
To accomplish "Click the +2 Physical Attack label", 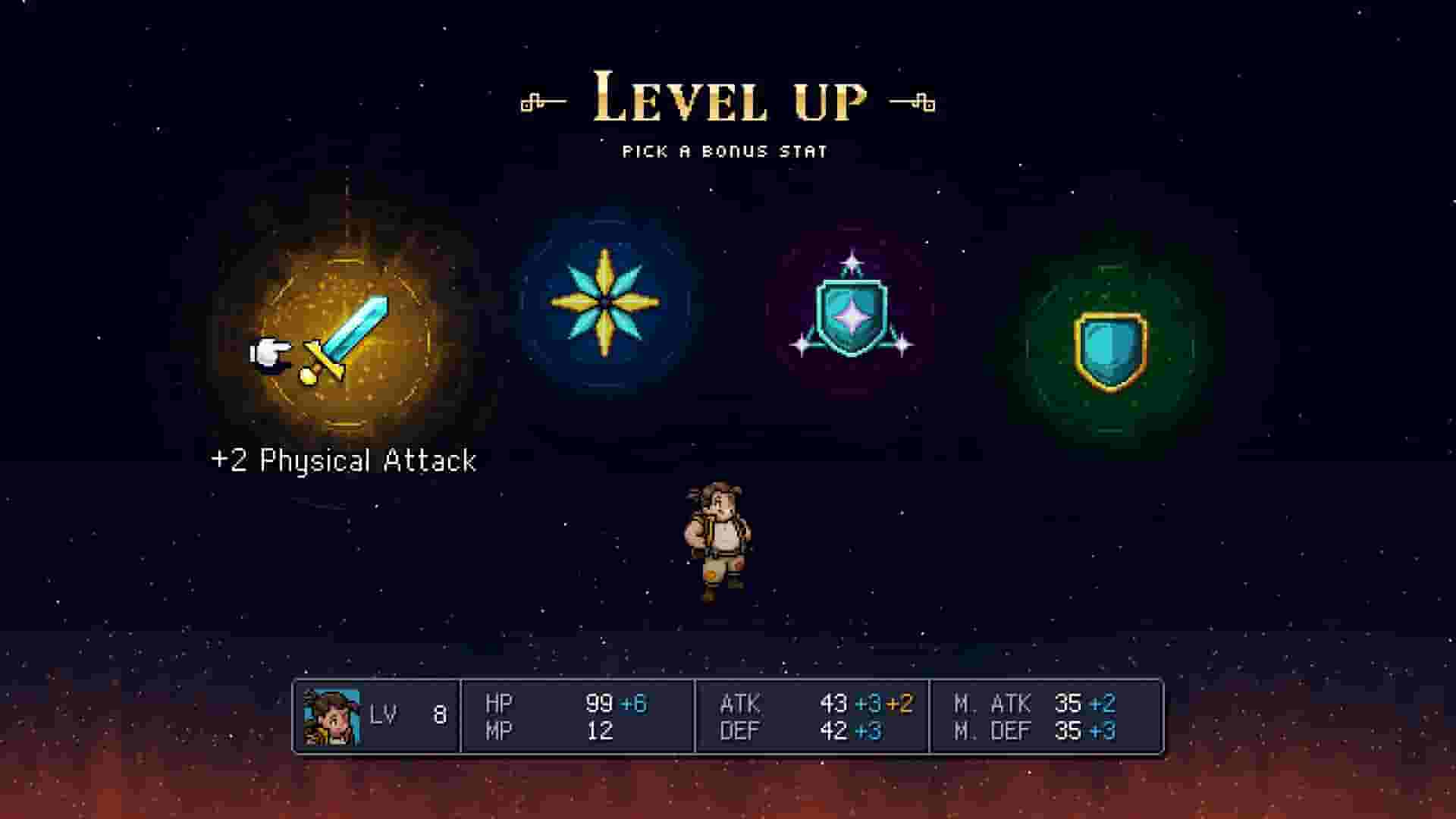I will tap(345, 459).
